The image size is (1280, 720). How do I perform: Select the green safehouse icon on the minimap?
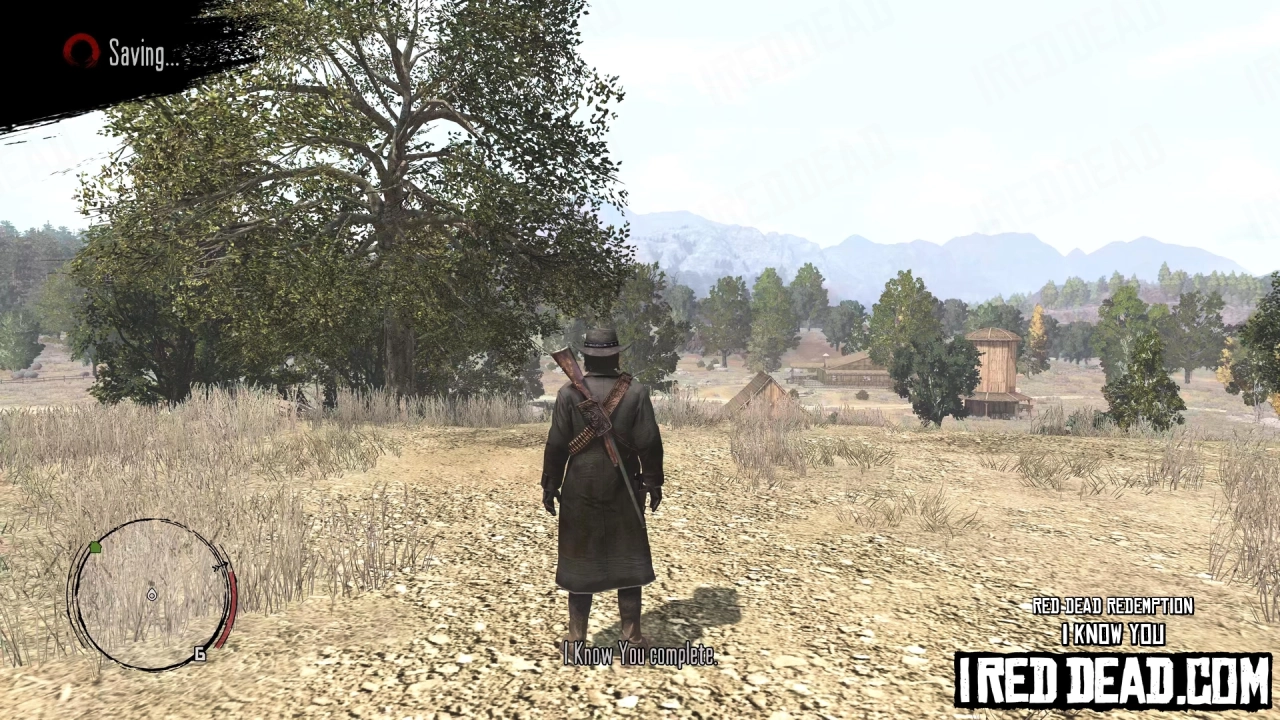pos(95,547)
